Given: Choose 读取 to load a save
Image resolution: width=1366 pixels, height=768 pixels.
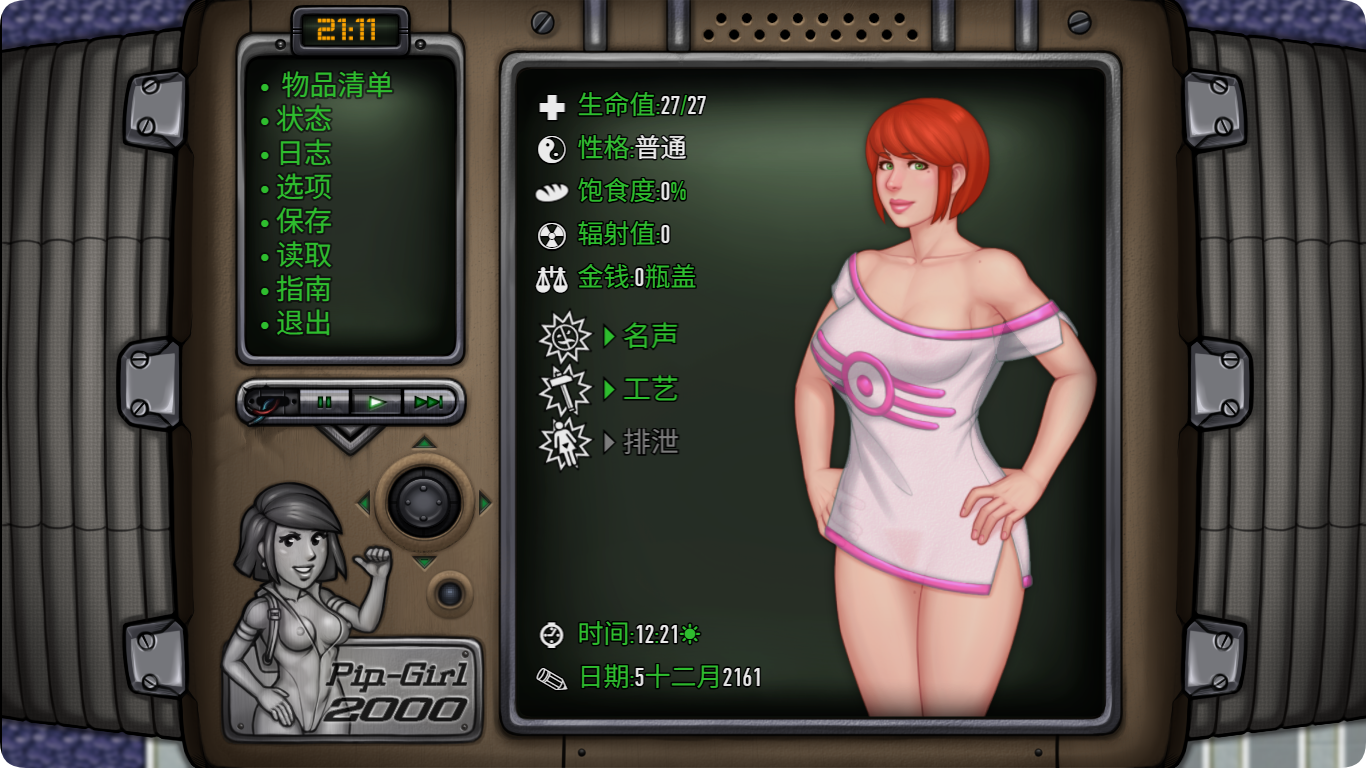Looking at the screenshot, I should click(x=303, y=256).
